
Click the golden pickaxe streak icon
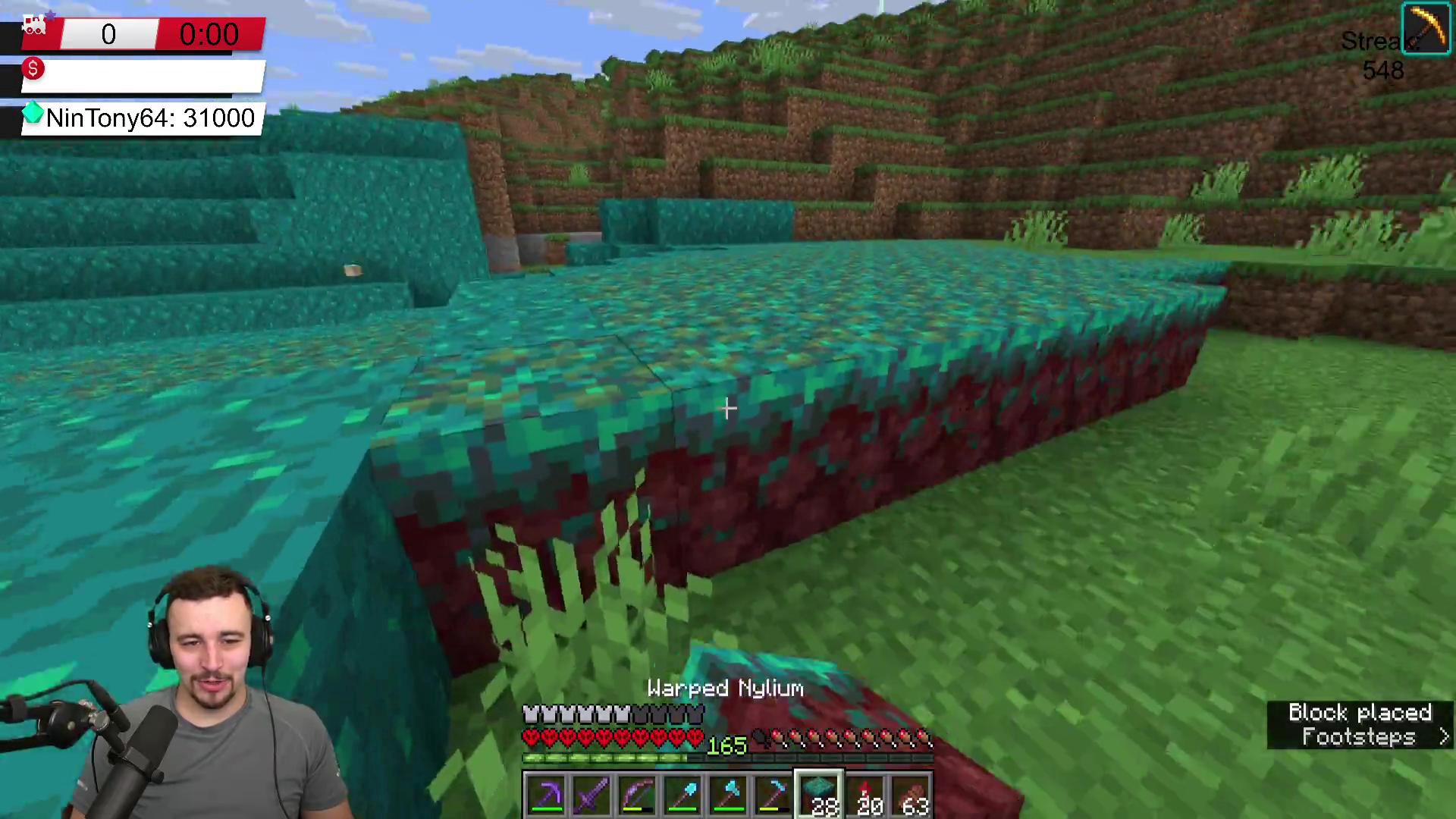[x=1426, y=29]
